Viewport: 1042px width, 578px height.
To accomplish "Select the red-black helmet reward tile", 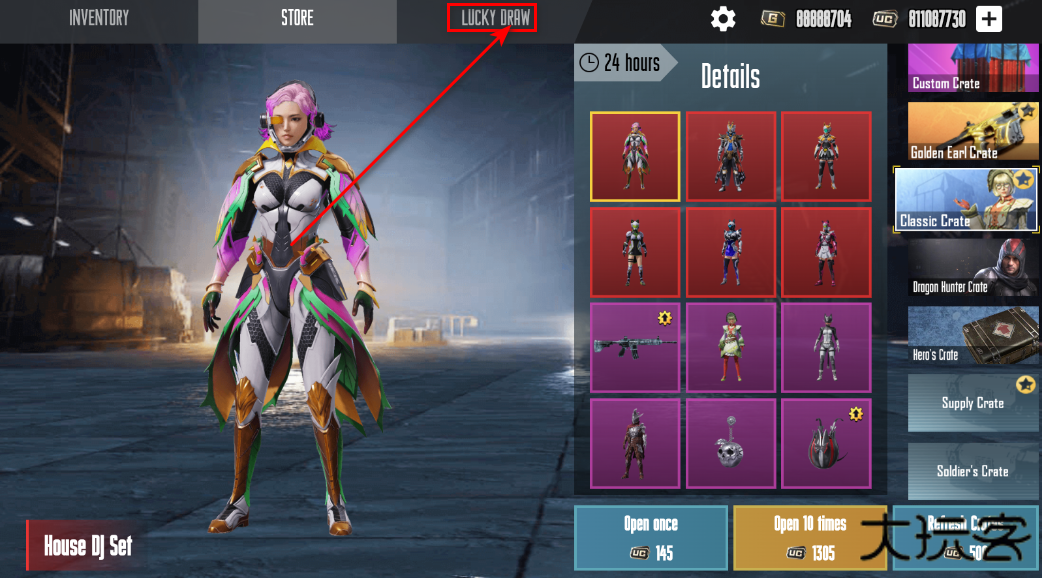I will [826, 443].
